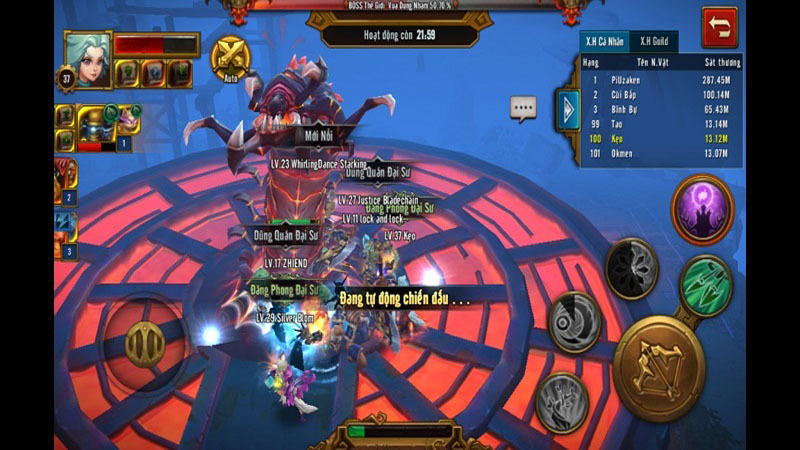Open the chat speech bubble
800x450 pixels.
(523, 108)
